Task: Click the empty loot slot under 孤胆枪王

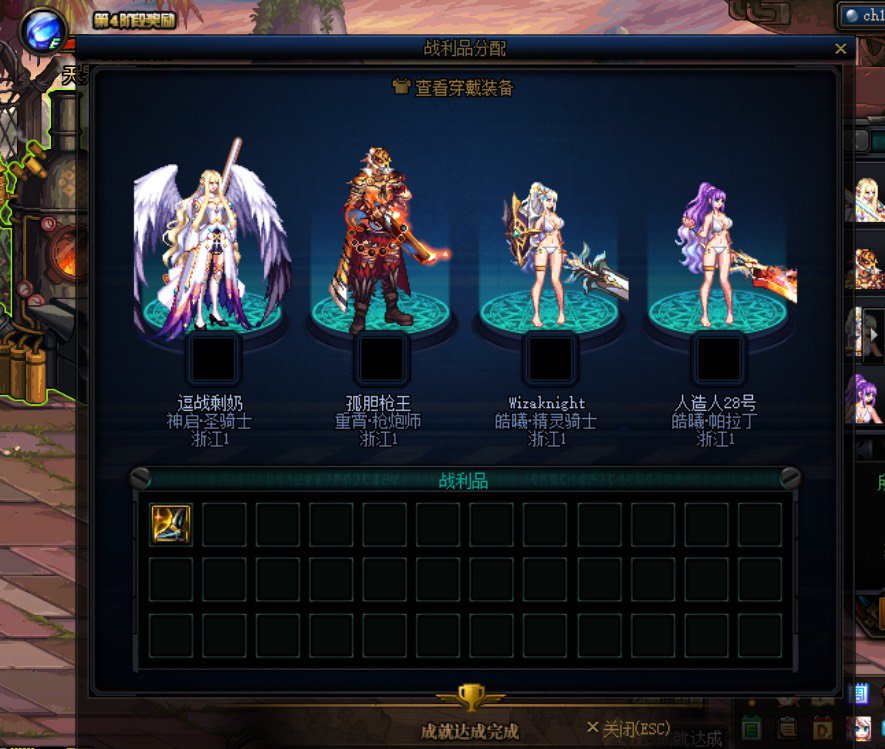Action: click(x=381, y=359)
